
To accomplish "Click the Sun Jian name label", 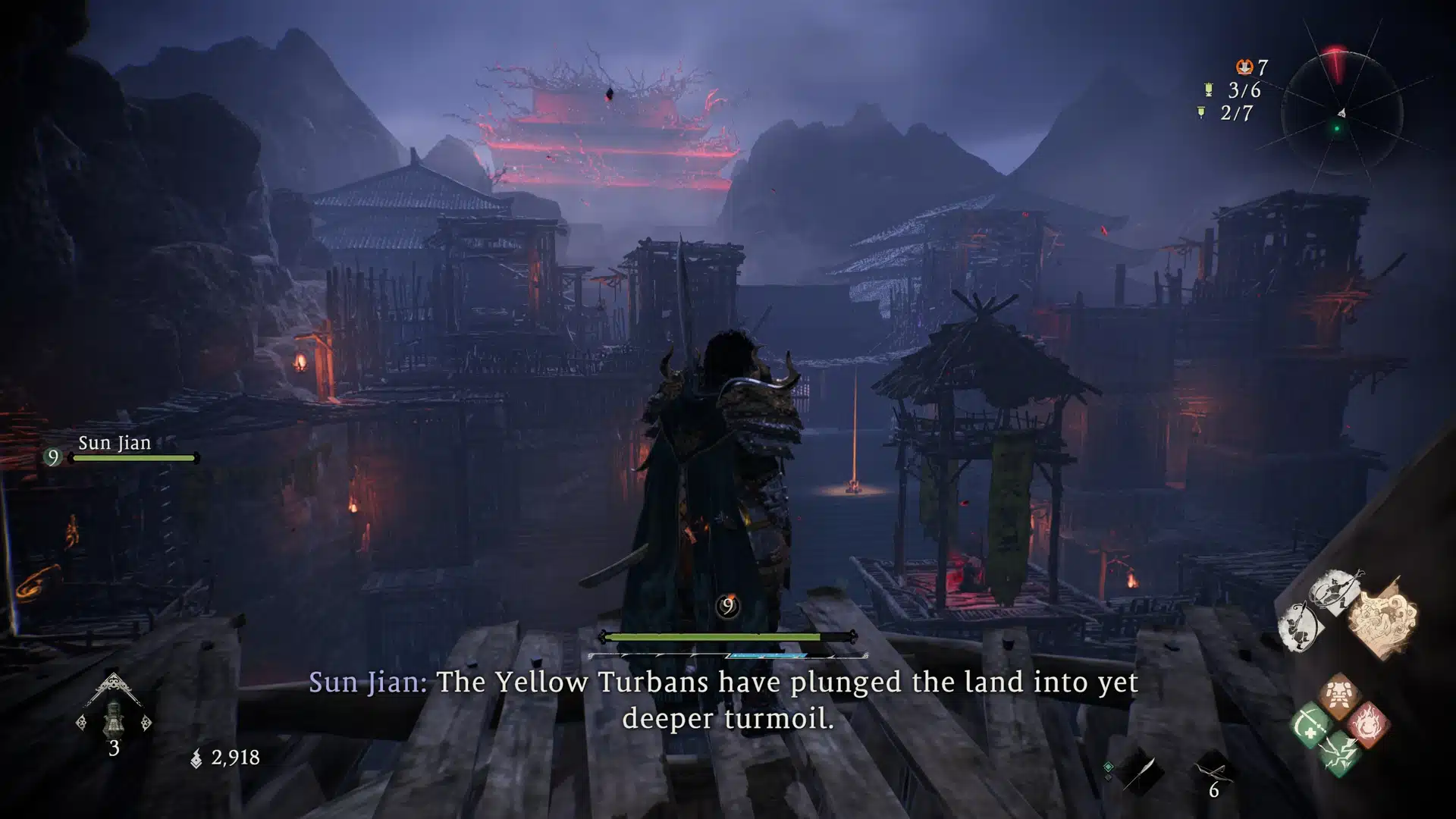I will pyautogui.click(x=116, y=443).
